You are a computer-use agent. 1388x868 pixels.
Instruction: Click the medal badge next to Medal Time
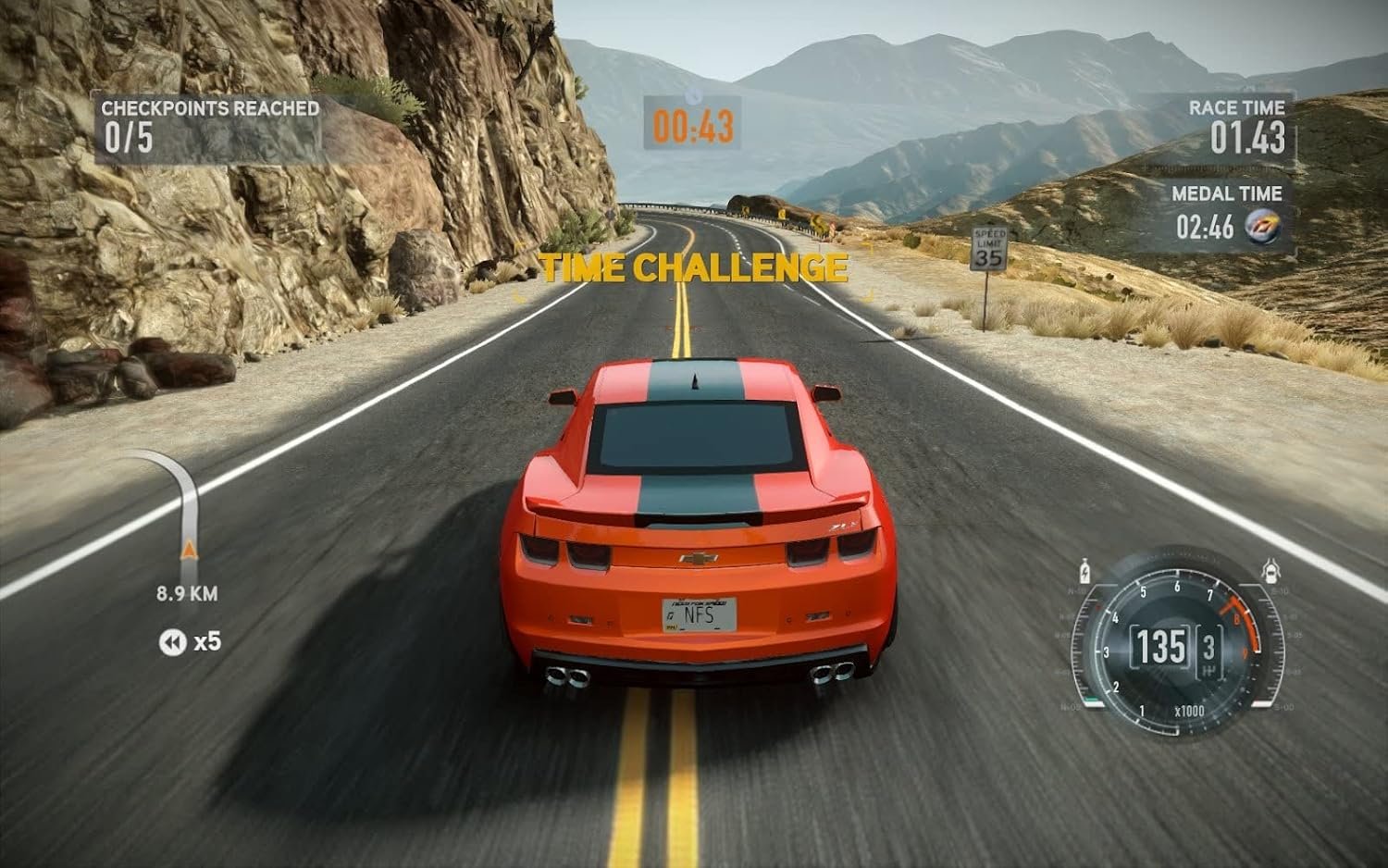point(1262,226)
